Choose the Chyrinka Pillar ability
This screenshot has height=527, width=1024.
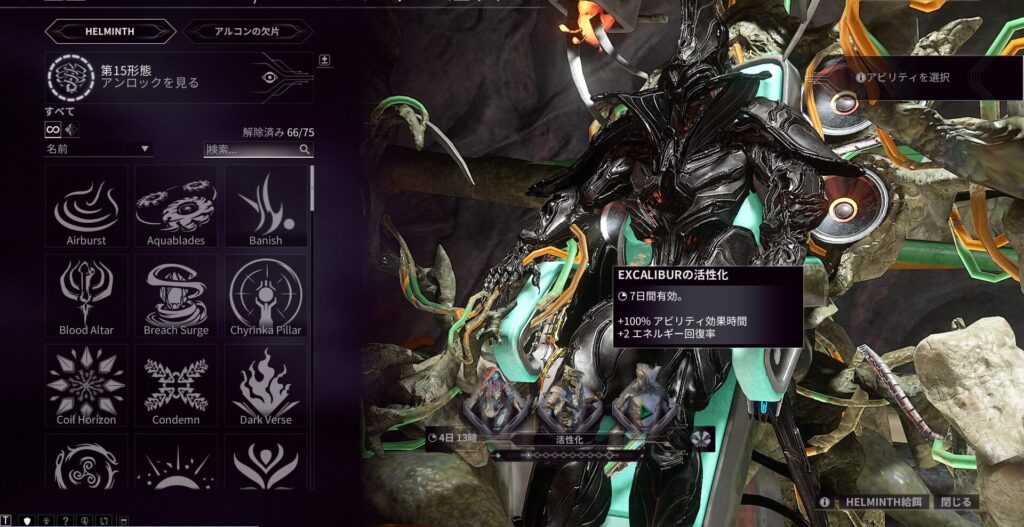point(265,296)
